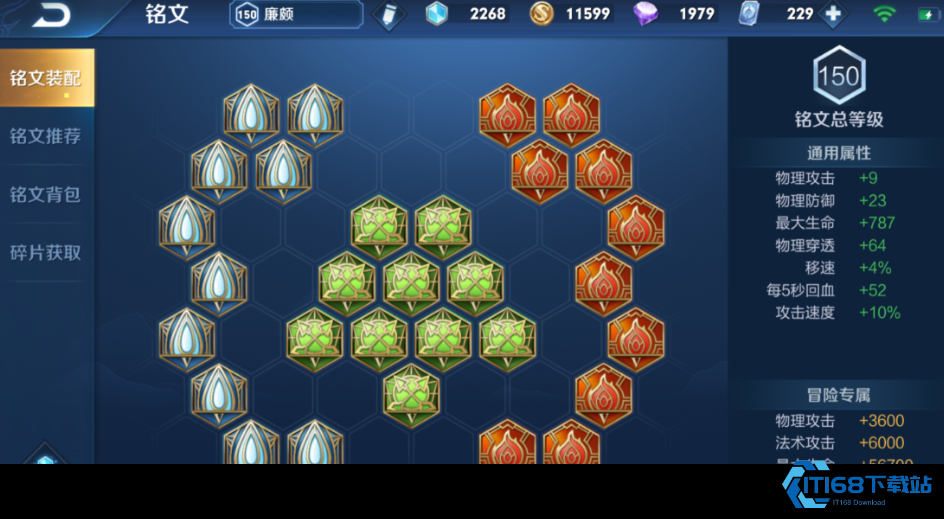Switch to the 铭文装配 tab

click(x=46, y=78)
